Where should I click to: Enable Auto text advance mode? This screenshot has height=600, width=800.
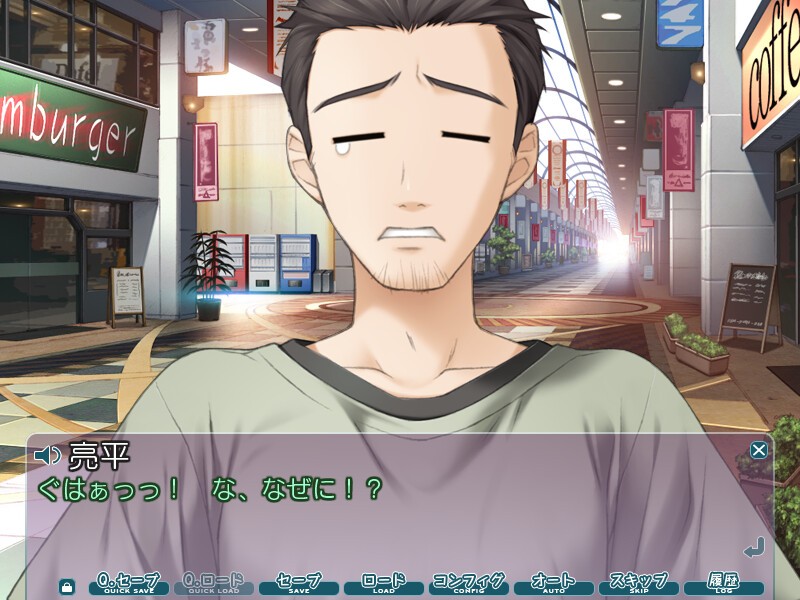[x=553, y=584]
